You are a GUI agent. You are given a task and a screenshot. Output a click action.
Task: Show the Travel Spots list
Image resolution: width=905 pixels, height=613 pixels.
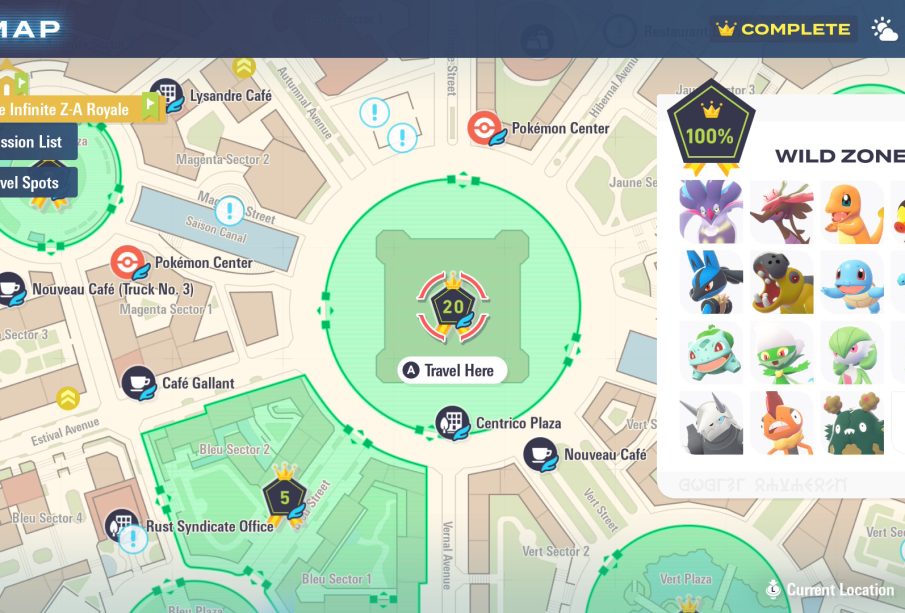[36, 183]
